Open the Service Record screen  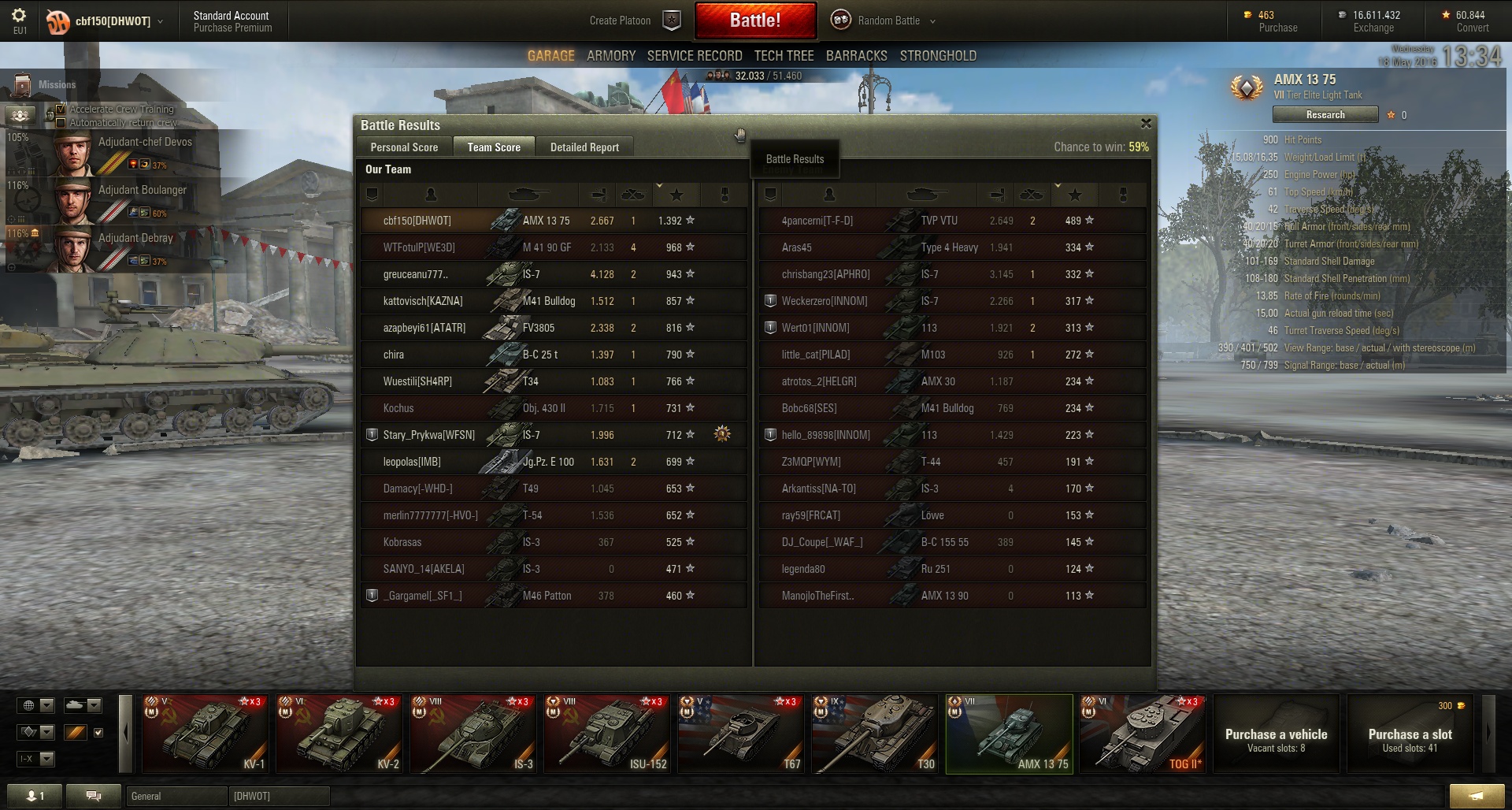click(x=695, y=56)
